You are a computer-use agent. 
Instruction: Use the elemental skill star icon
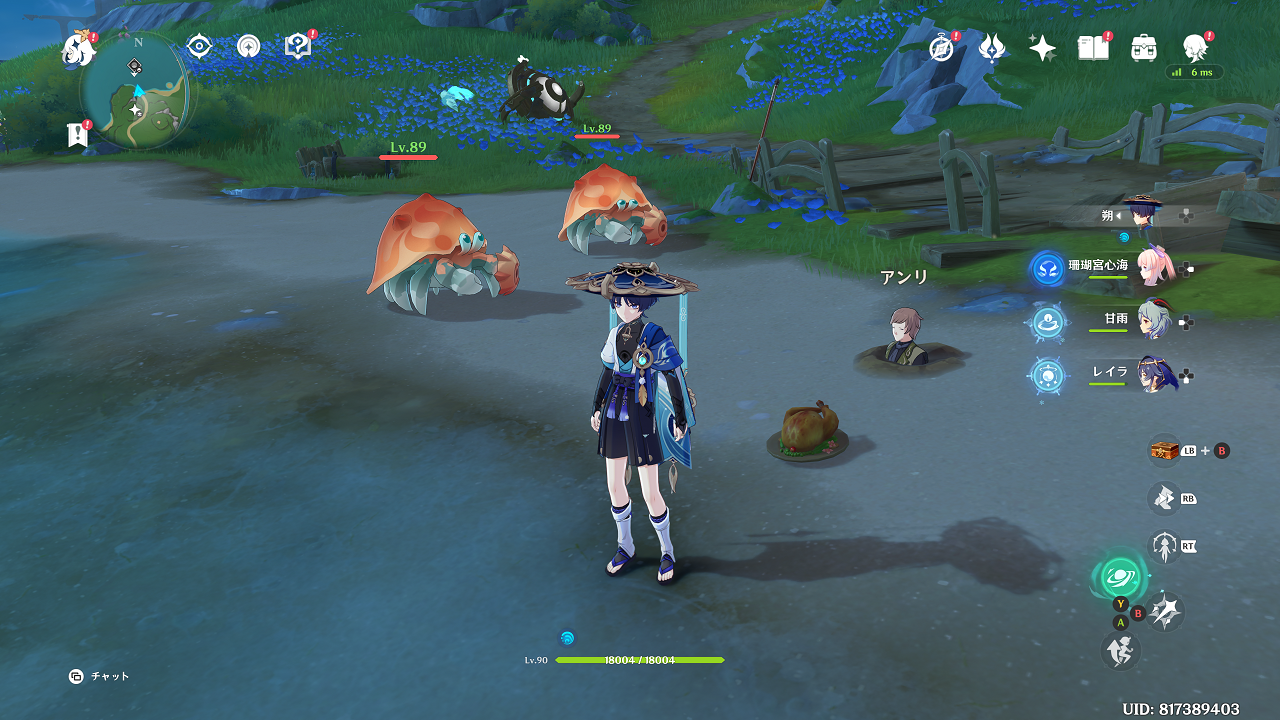click(x=1165, y=610)
